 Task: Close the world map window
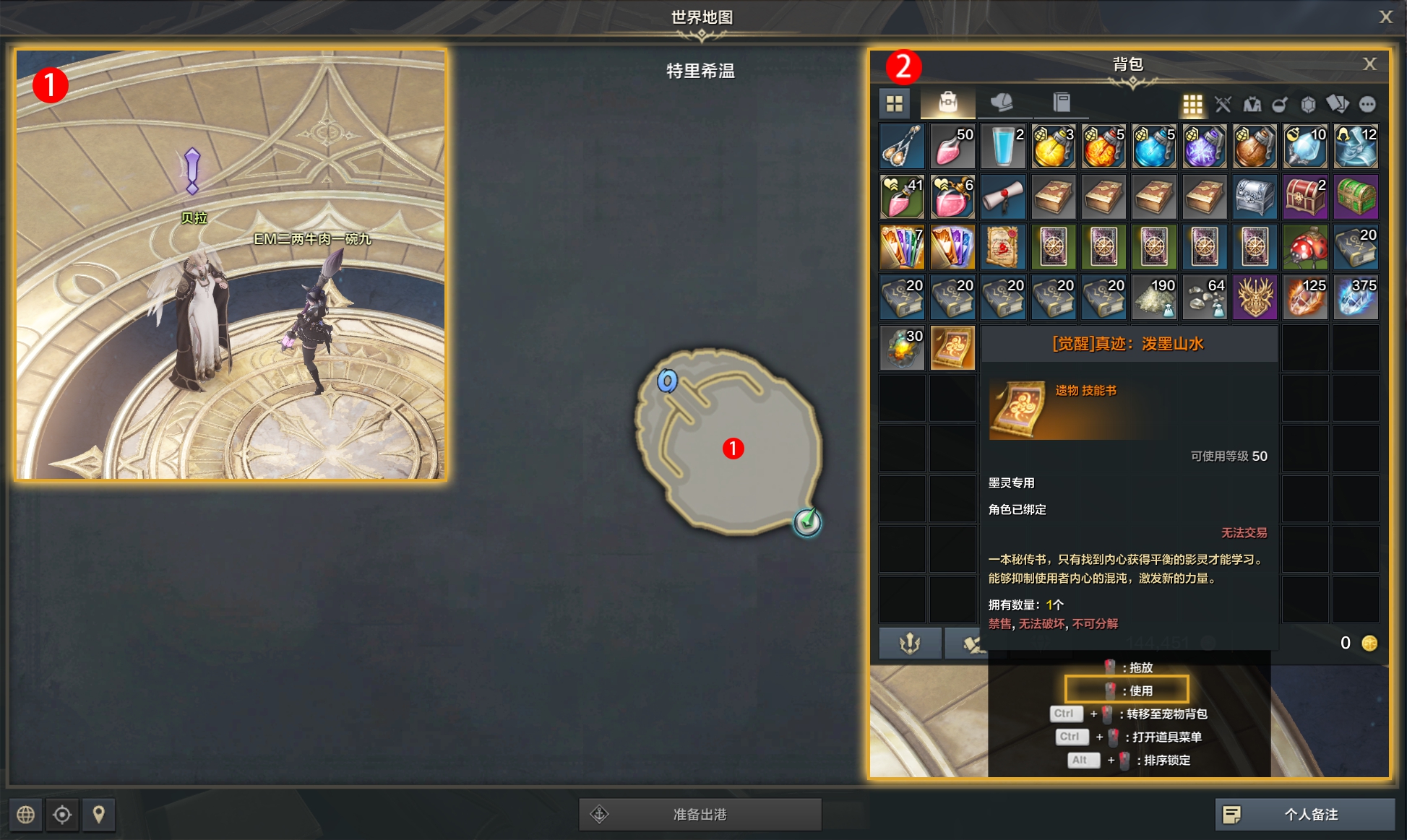pyautogui.click(x=1385, y=17)
